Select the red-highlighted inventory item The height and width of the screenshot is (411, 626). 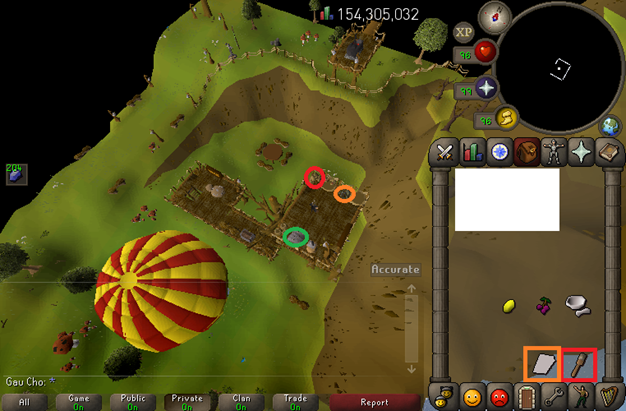coord(580,363)
